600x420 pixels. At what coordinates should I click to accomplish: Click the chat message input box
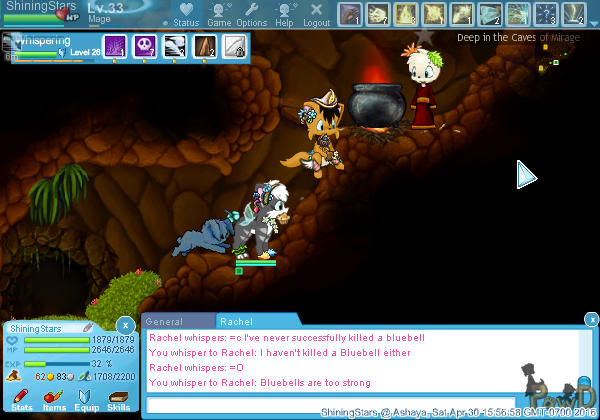330,404
